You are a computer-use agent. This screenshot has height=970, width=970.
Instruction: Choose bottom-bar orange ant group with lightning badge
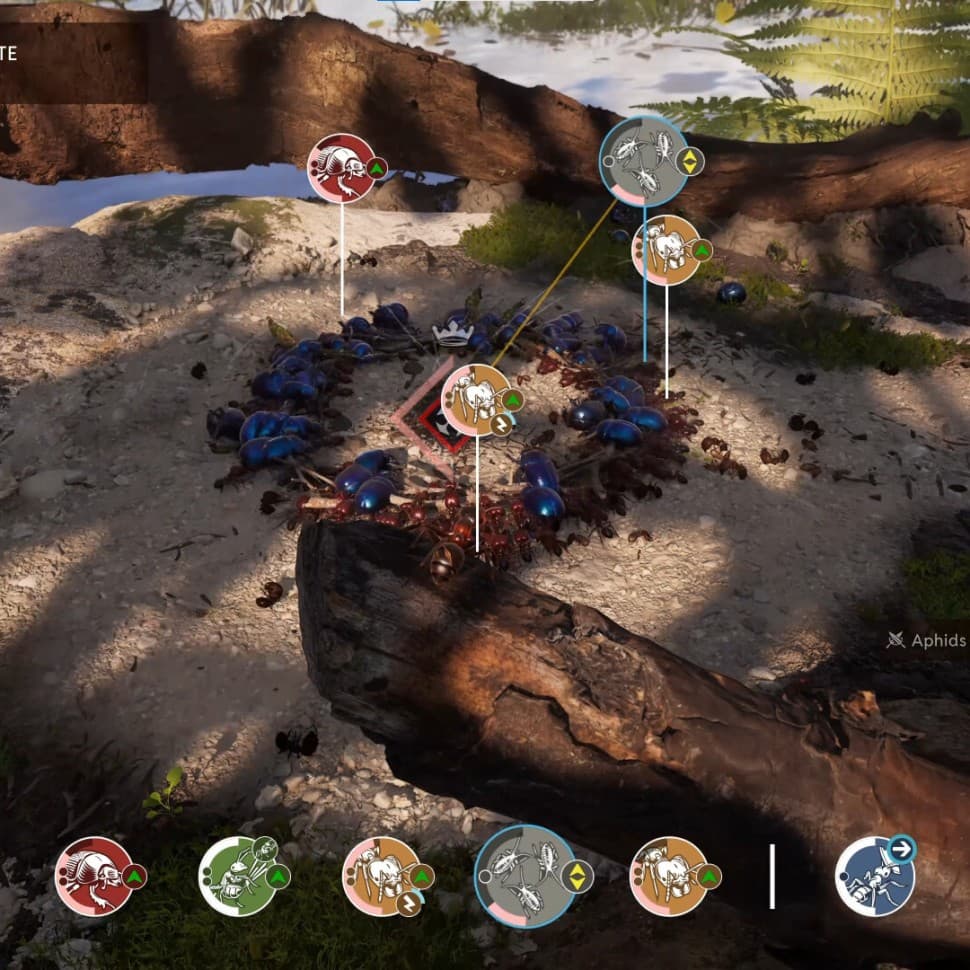[381, 876]
